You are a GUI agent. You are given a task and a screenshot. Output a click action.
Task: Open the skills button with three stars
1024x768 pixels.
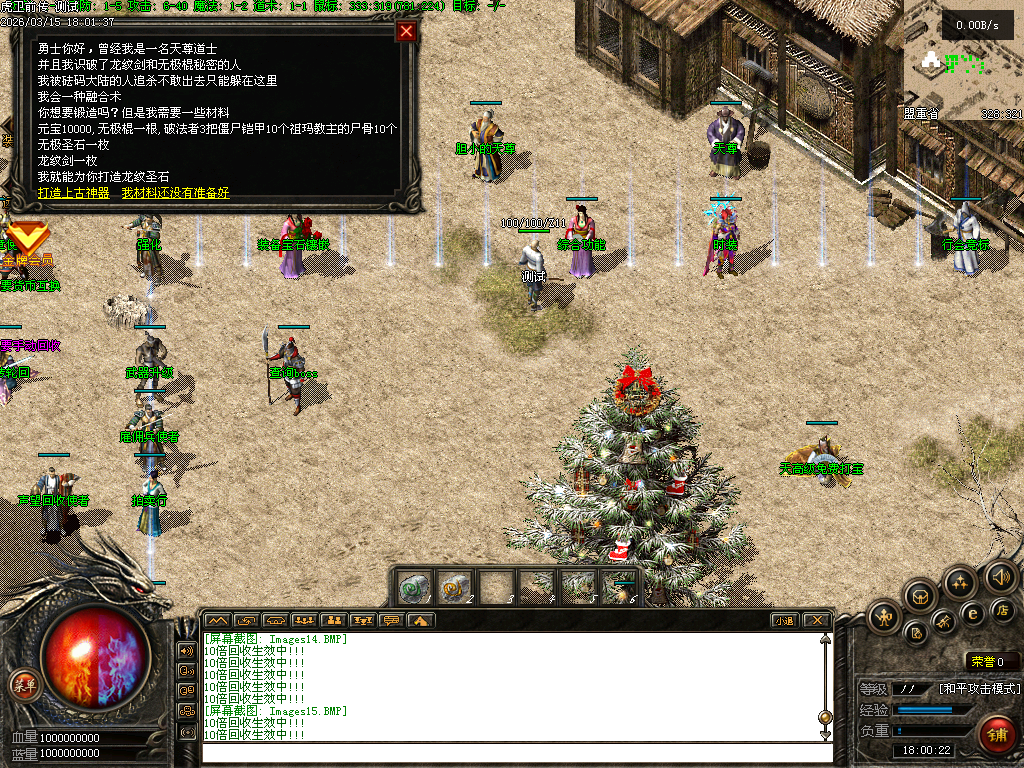click(960, 581)
